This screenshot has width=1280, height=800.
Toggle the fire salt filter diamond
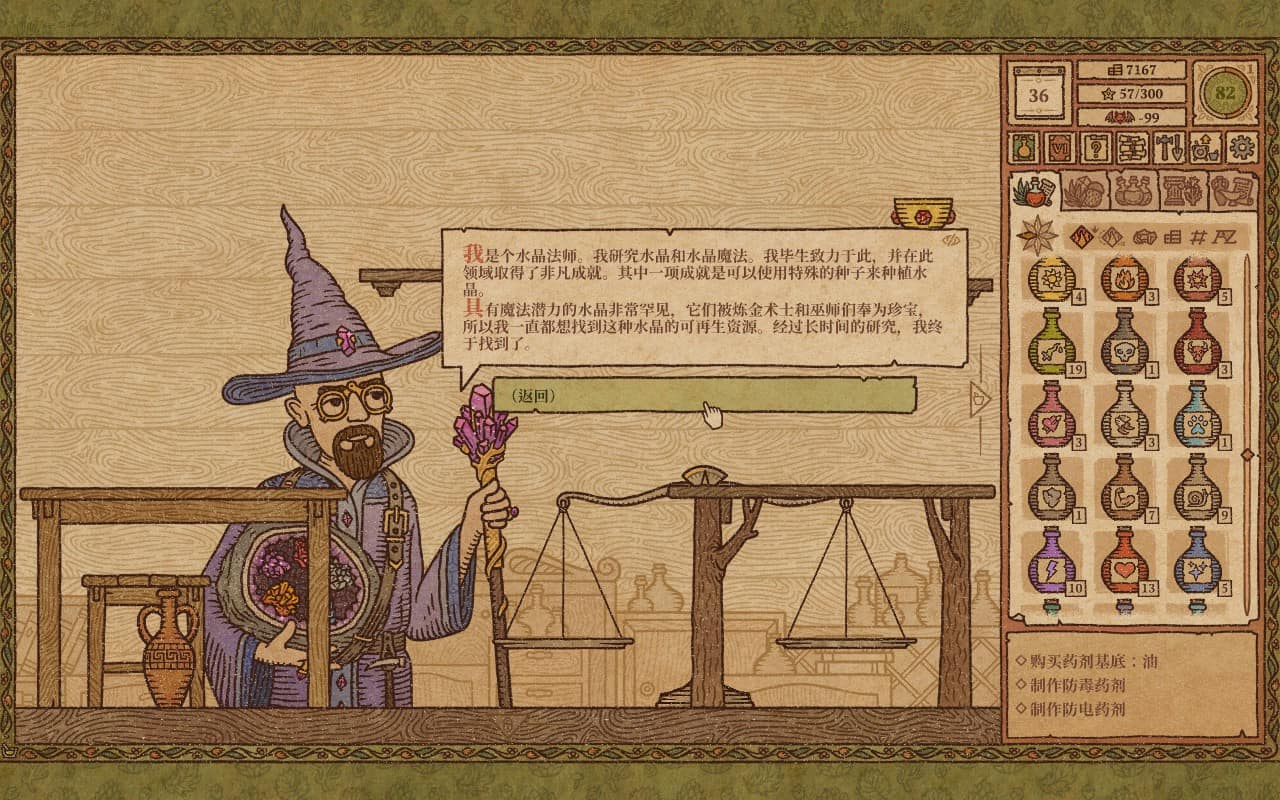pos(1082,237)
